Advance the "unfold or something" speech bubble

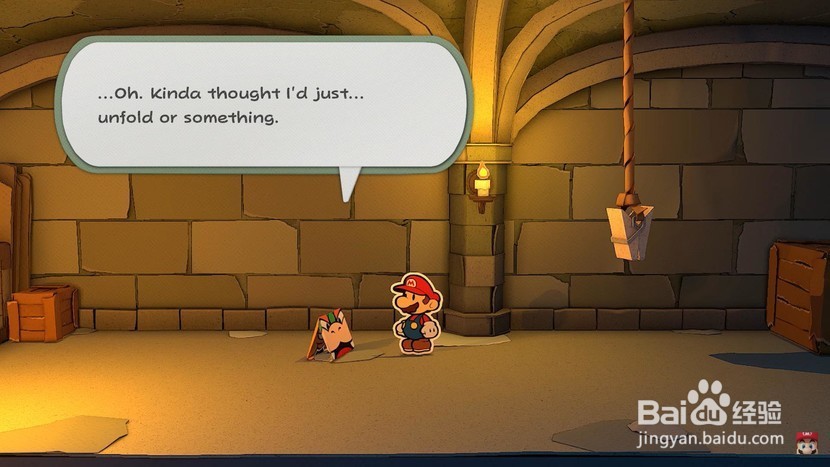pos(262,104)
